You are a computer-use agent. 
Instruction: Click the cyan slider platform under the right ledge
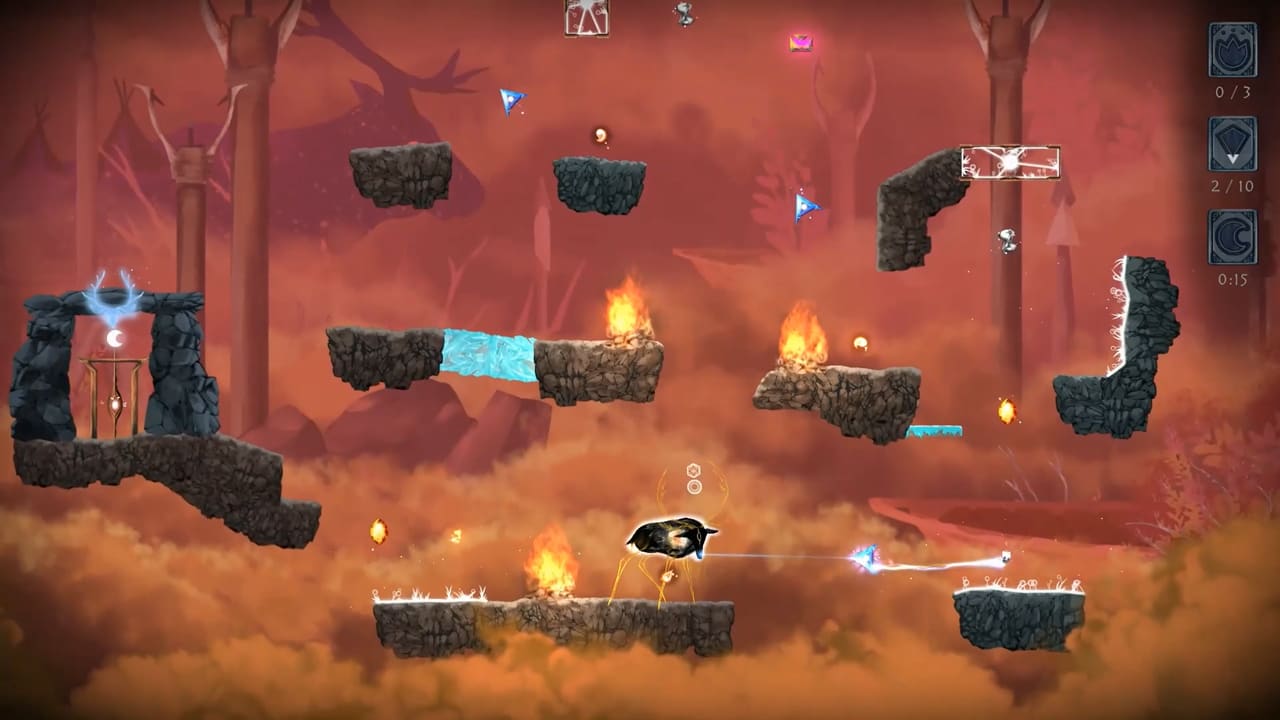tap(935, 430)
